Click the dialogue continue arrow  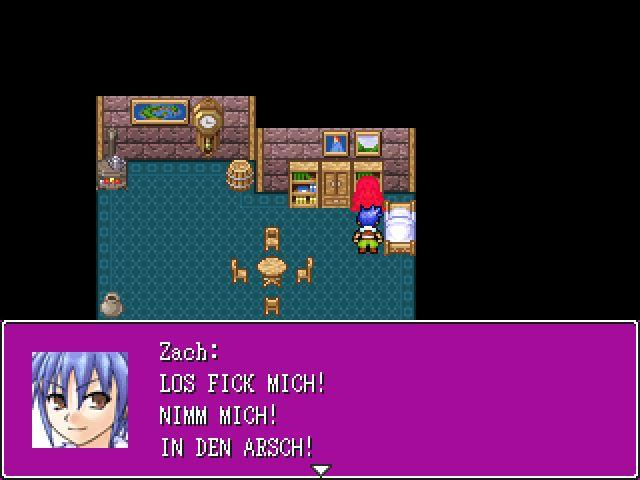(320, 470)
